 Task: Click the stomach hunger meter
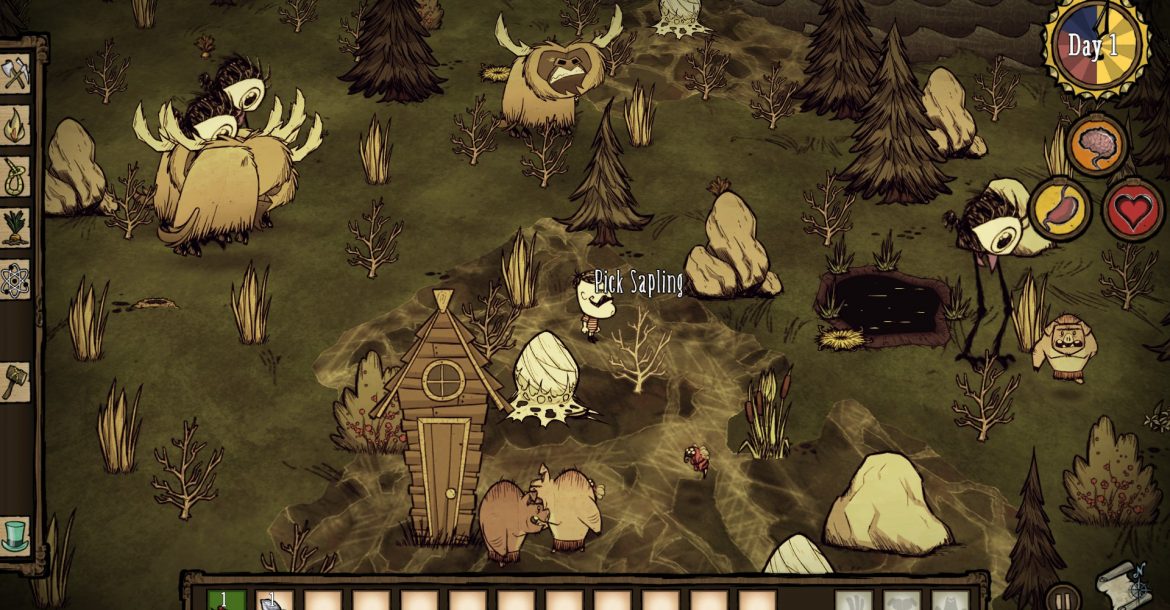click(1060, 208)
